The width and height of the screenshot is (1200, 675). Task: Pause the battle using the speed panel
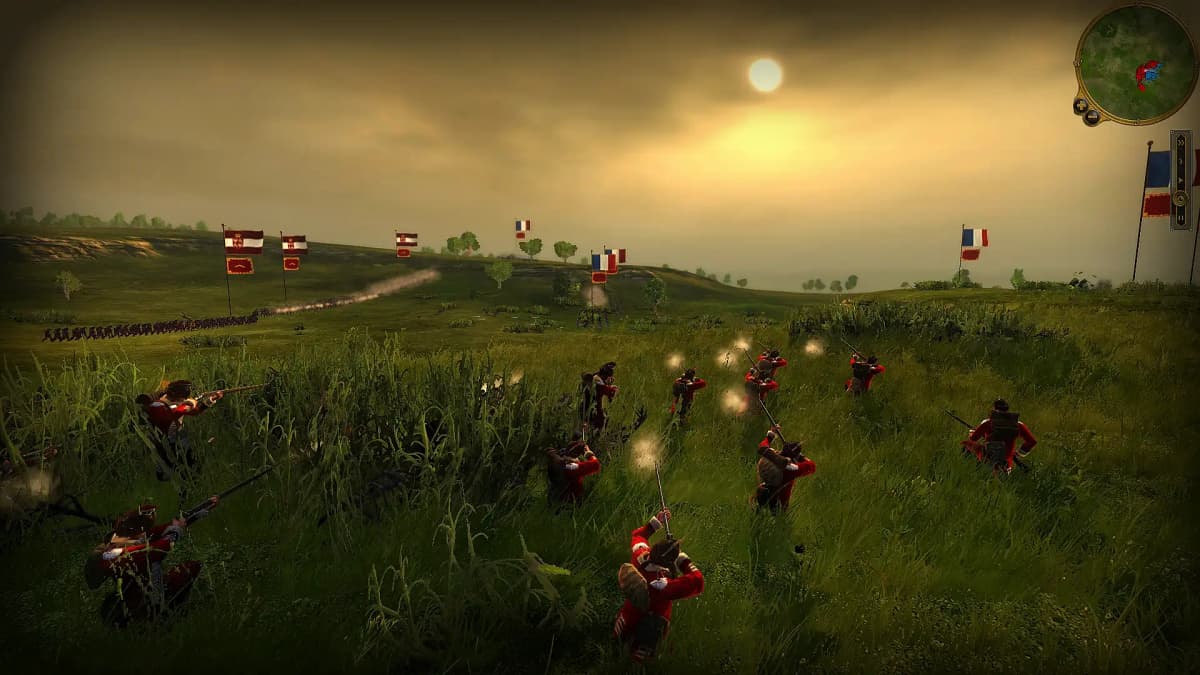(1181, 219)
